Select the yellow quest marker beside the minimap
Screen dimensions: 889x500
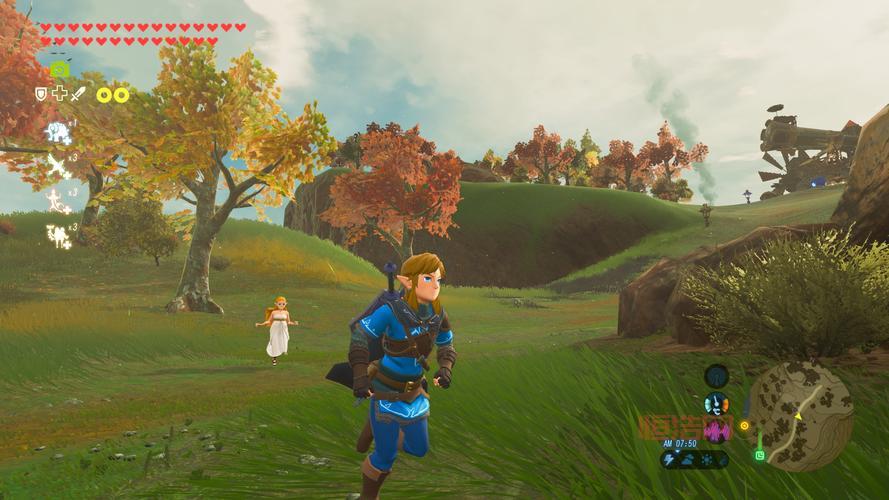point(744,425)
